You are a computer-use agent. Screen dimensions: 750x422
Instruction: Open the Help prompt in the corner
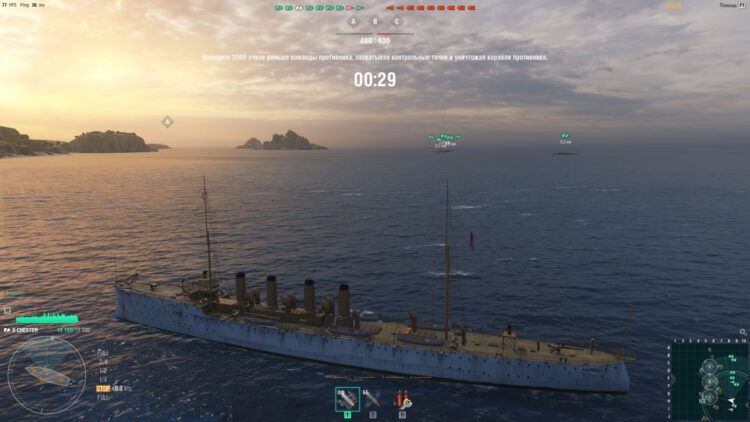(732, 5)
